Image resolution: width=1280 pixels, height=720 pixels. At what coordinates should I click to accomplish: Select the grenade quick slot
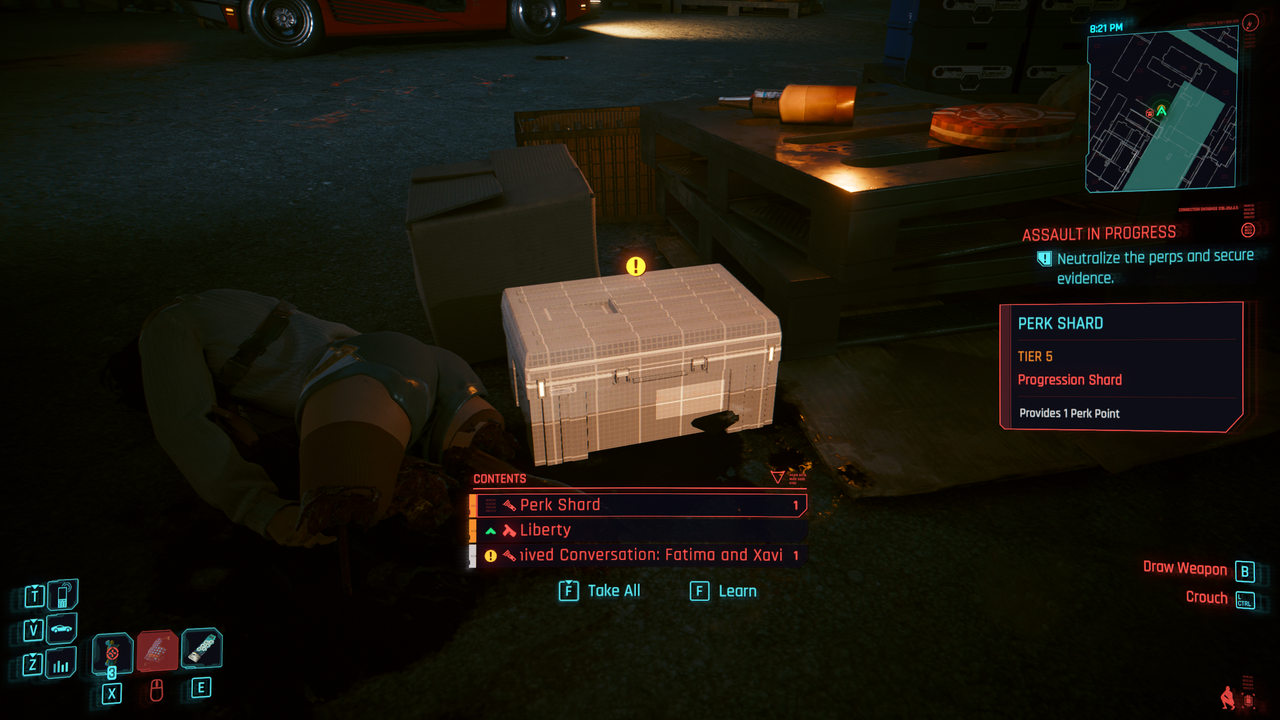point(112,654)
